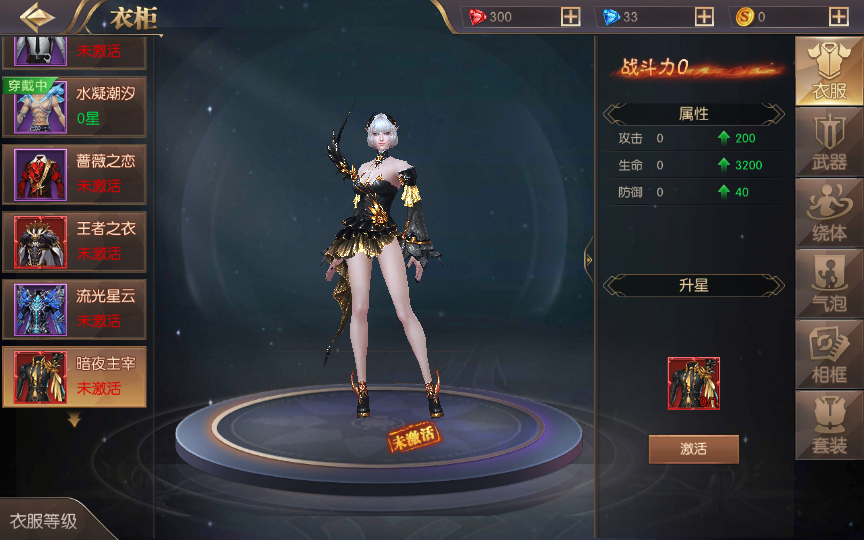Pick the 流光星云 outfit
The height and width of the screenshot is (540, 864).
coord(74,309)
